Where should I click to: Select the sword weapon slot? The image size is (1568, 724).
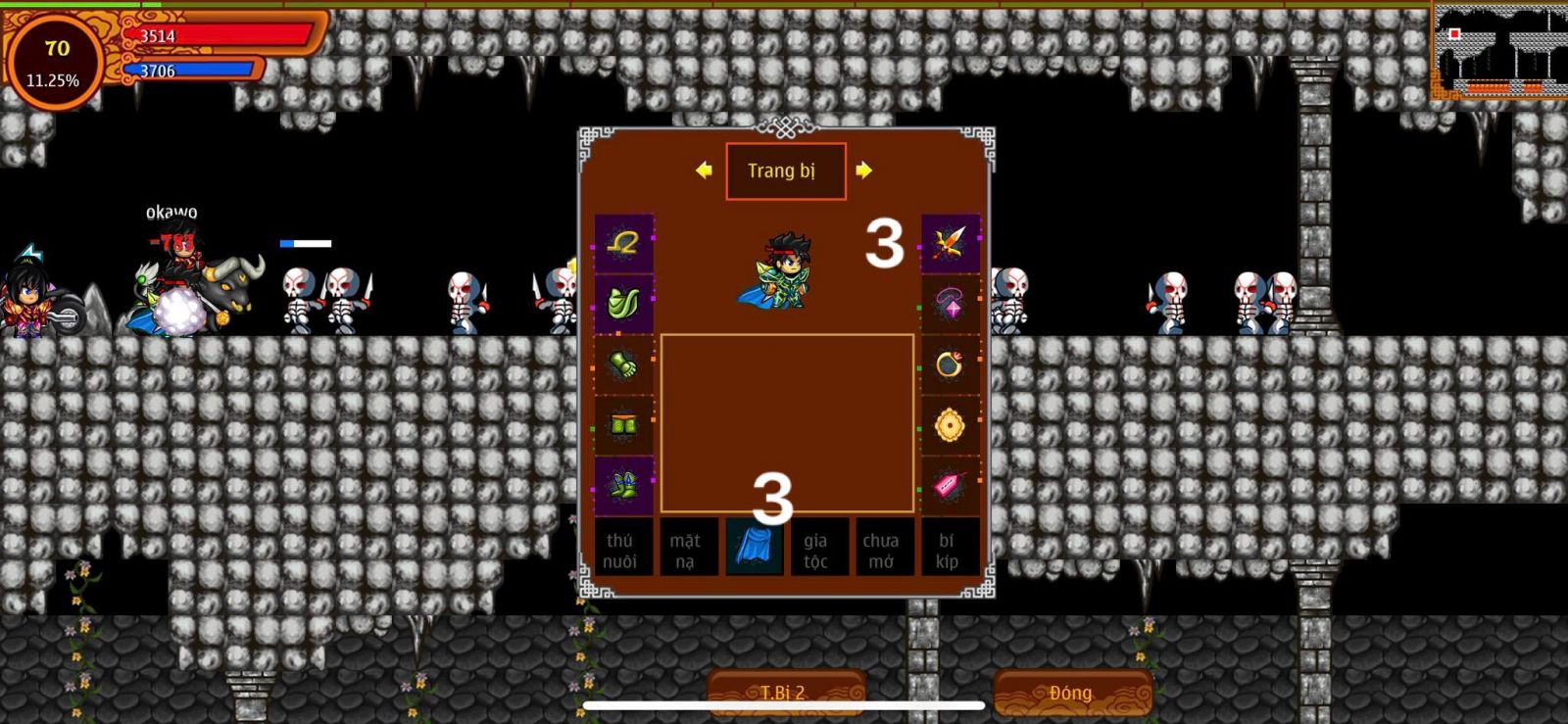tap(950, 243)
